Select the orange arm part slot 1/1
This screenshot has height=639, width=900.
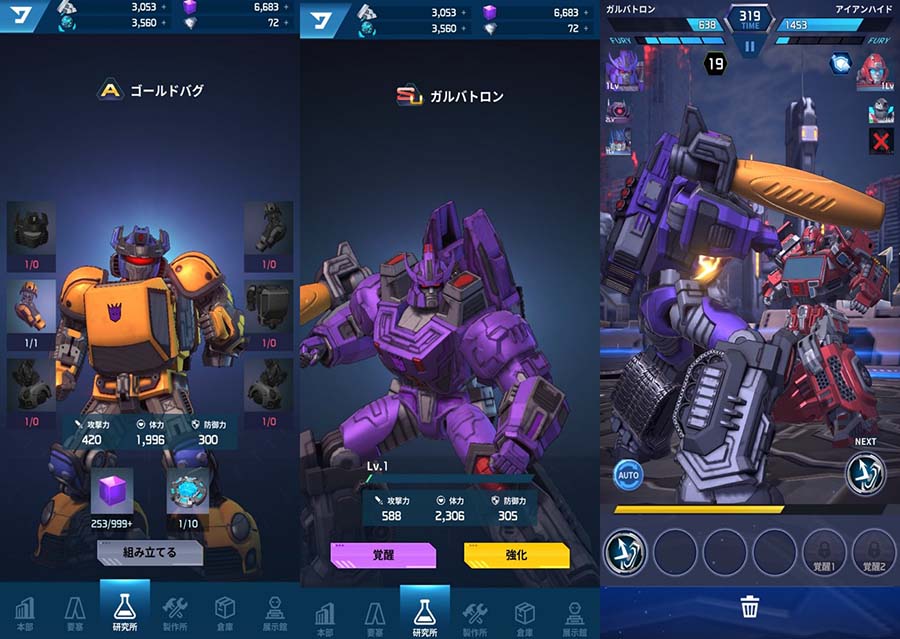pyautogui.click(x=31, y=310)
